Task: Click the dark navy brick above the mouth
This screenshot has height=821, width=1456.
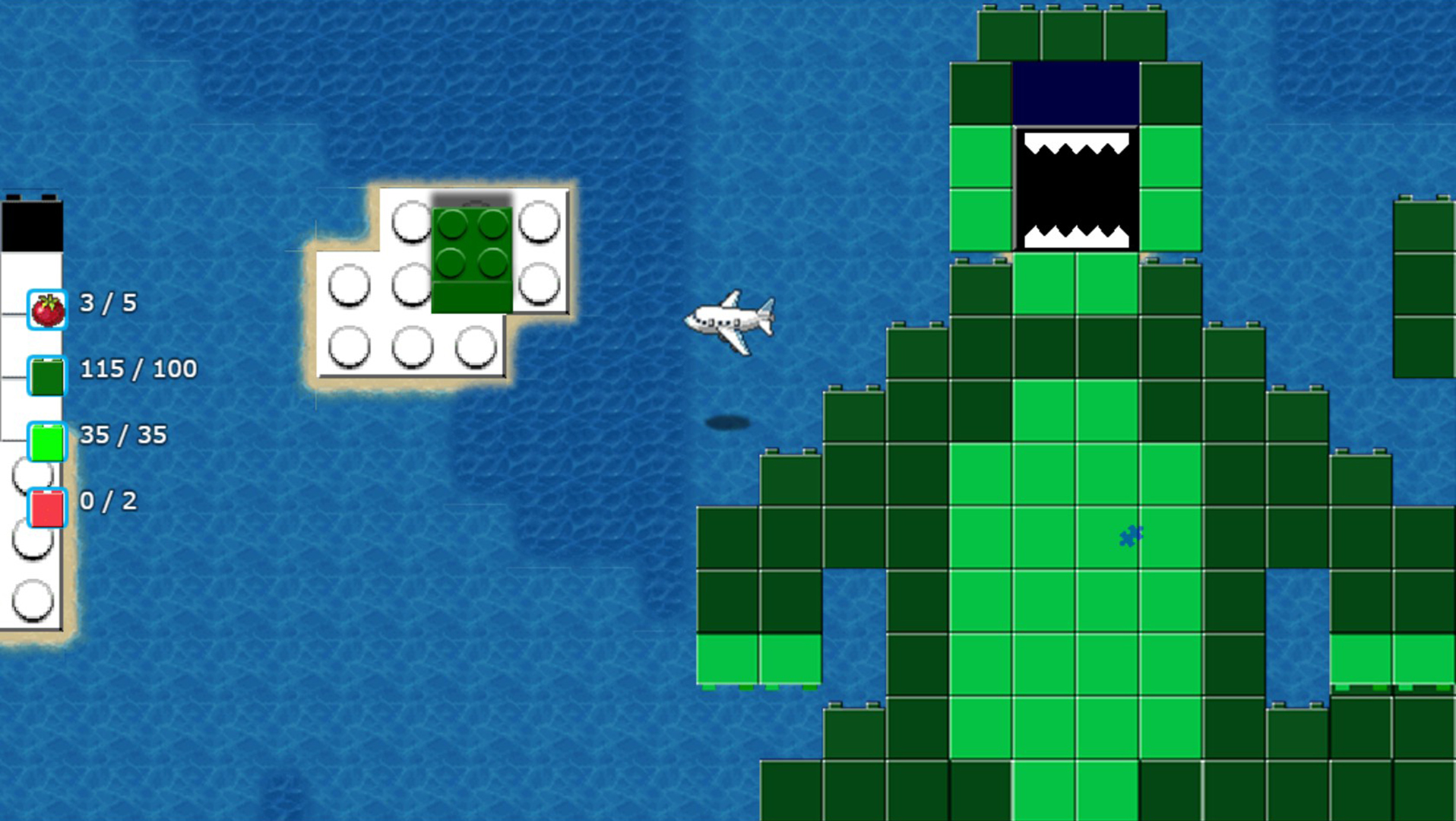Action: pos(1074,91)
